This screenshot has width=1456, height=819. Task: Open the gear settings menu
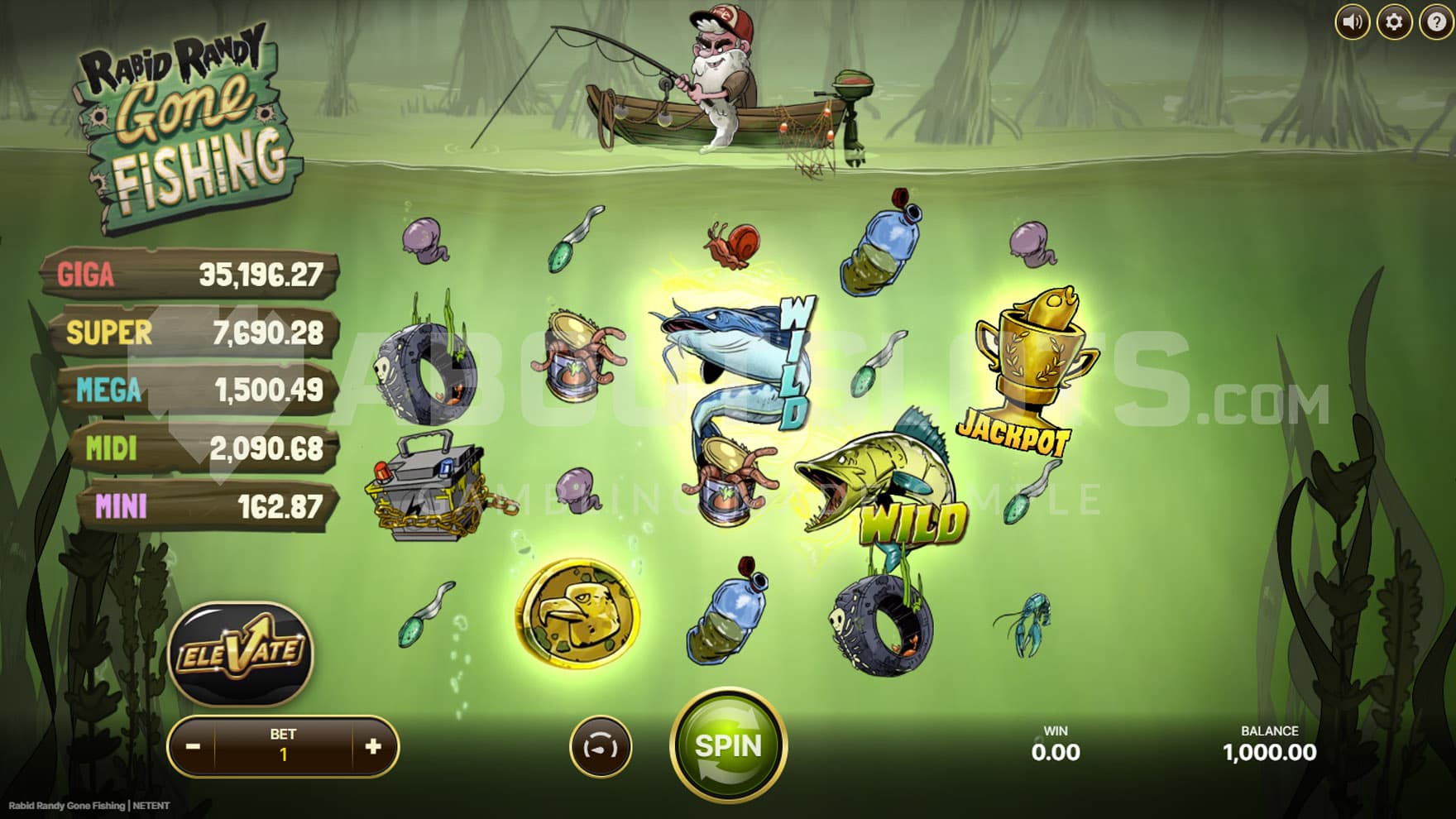pyautogui.click(x=1394, y=22)
